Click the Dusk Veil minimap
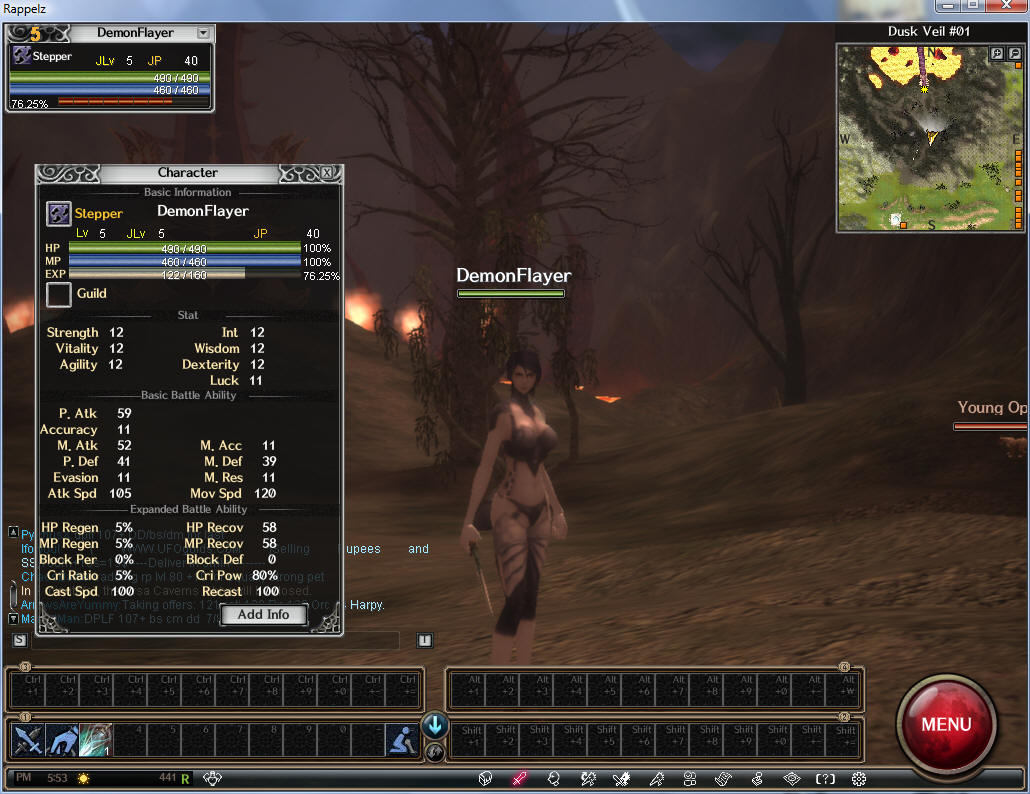 coord(920,140)
